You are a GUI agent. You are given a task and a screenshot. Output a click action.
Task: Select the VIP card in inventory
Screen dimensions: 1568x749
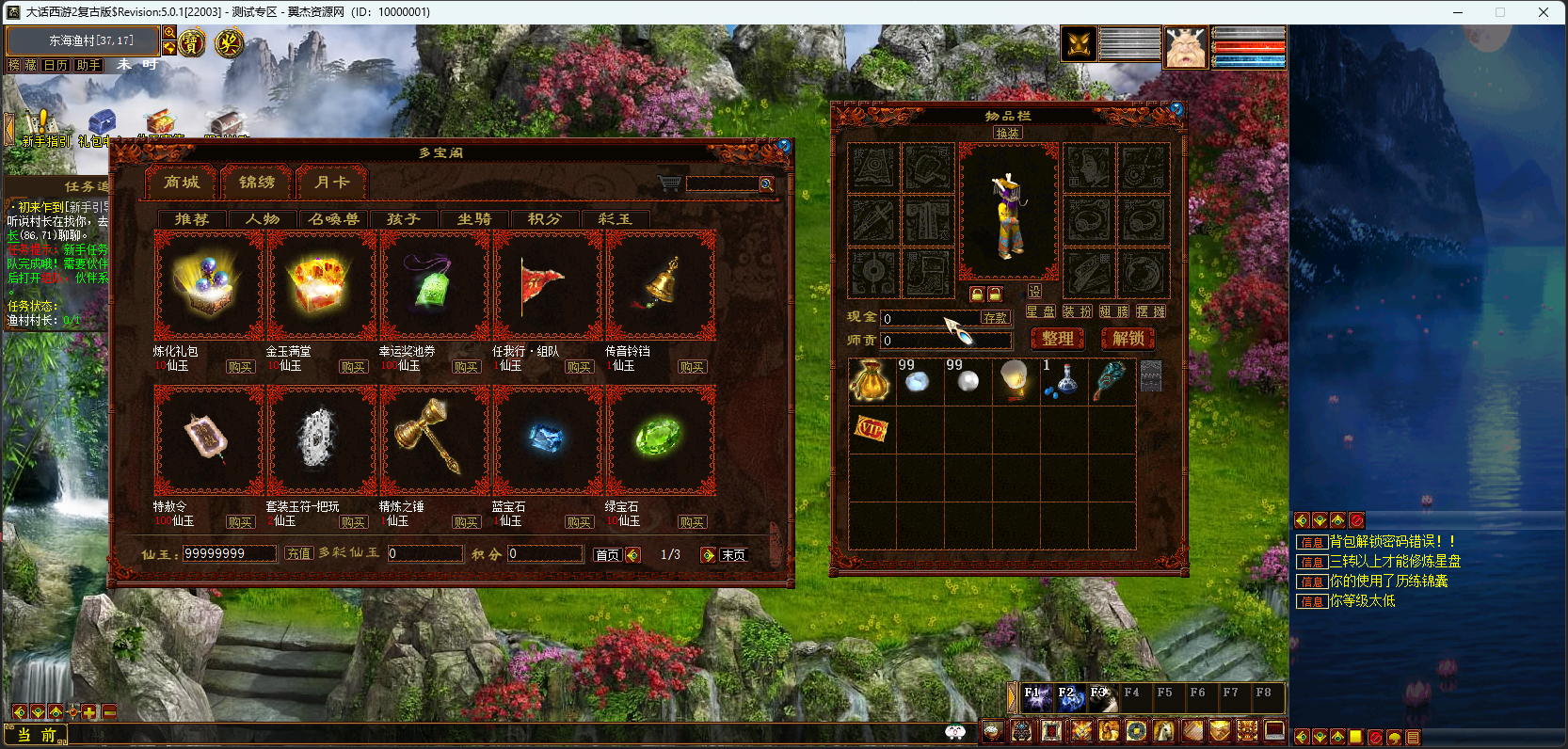point(872,429)
